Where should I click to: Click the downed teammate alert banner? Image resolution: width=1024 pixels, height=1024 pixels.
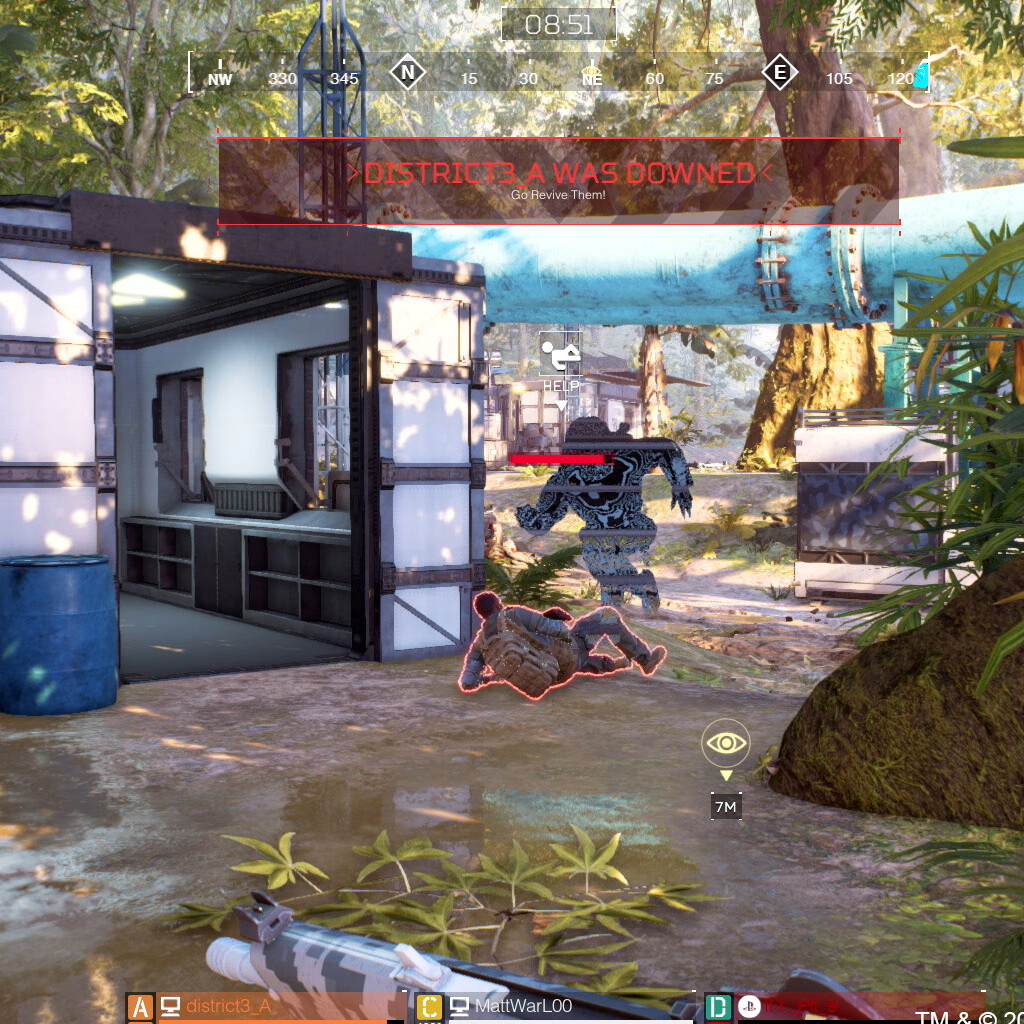point(558,180)
